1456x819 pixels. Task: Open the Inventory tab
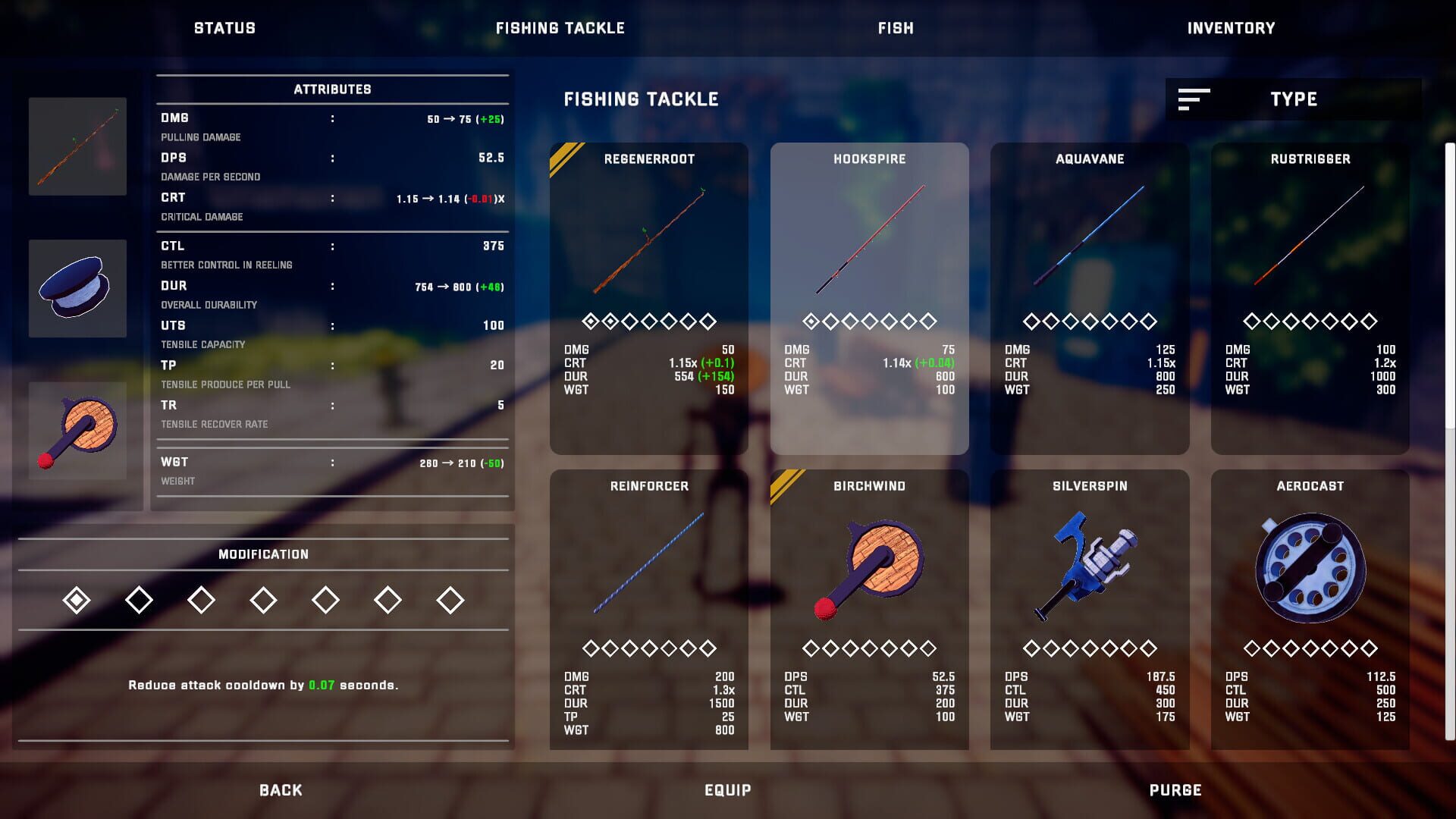pyautogui.click(x=1232, y=28)
